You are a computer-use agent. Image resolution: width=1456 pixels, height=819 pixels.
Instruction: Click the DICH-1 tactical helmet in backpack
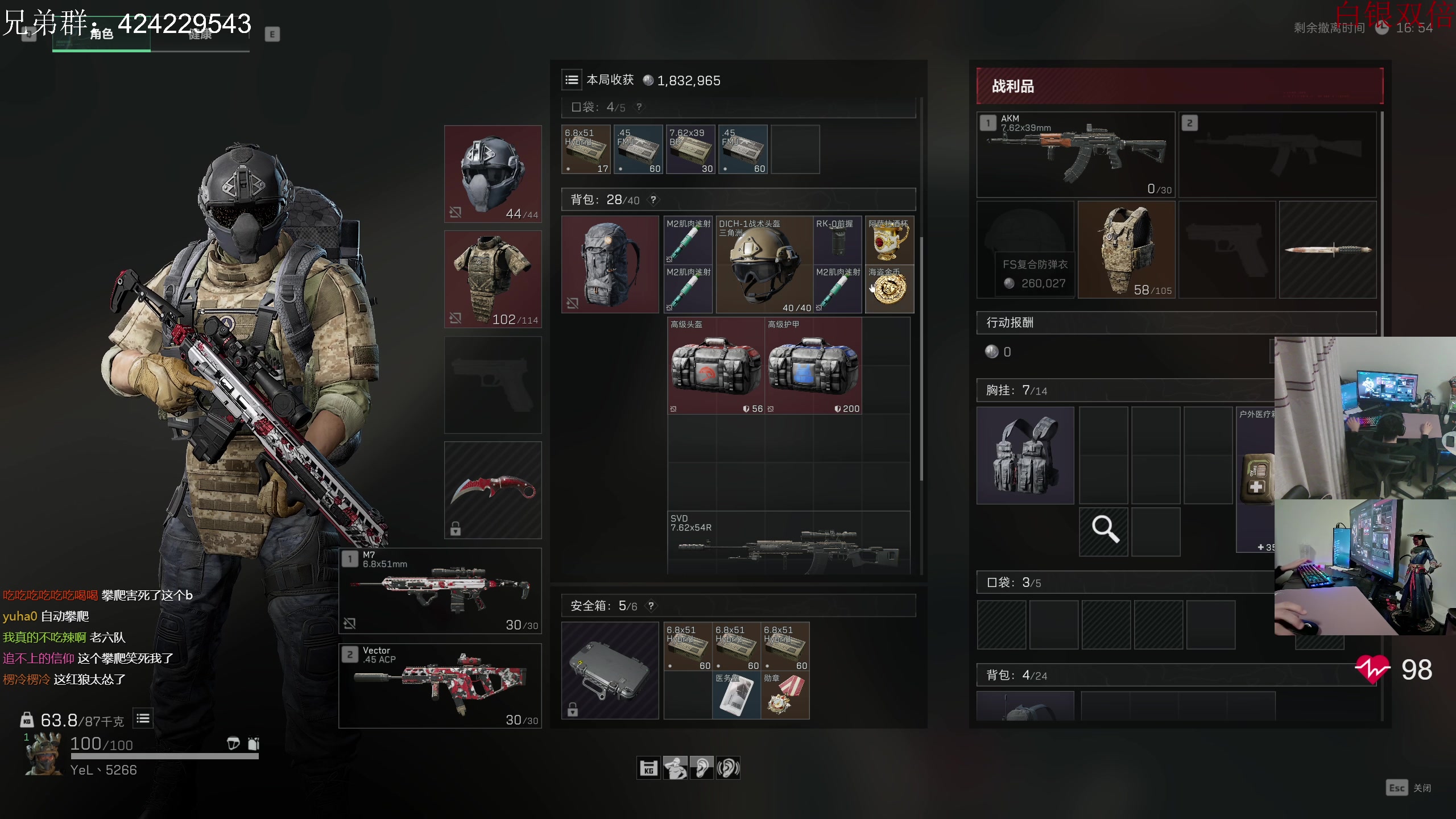(x=763, y=264)
